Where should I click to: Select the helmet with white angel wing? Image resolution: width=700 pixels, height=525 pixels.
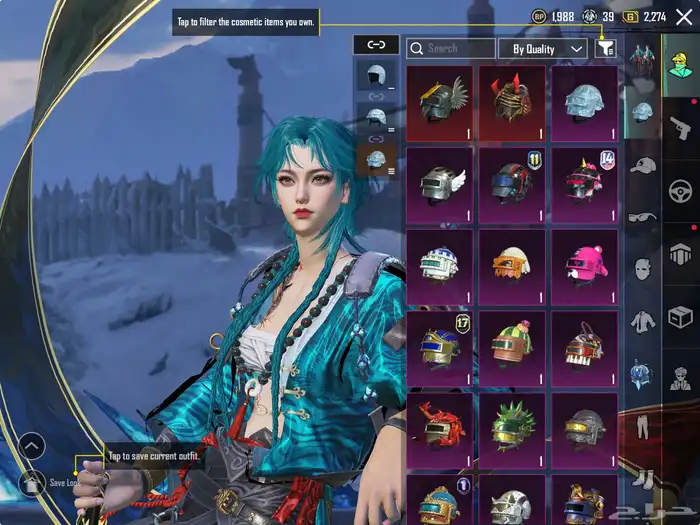(440, 184)
